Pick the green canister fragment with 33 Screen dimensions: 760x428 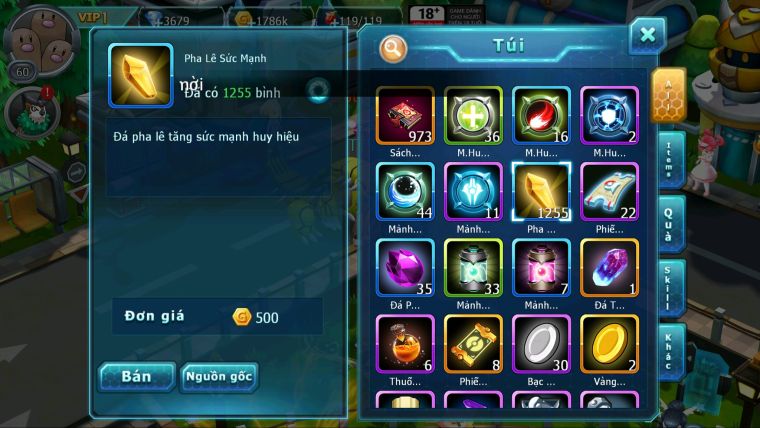tap(473, 267)
